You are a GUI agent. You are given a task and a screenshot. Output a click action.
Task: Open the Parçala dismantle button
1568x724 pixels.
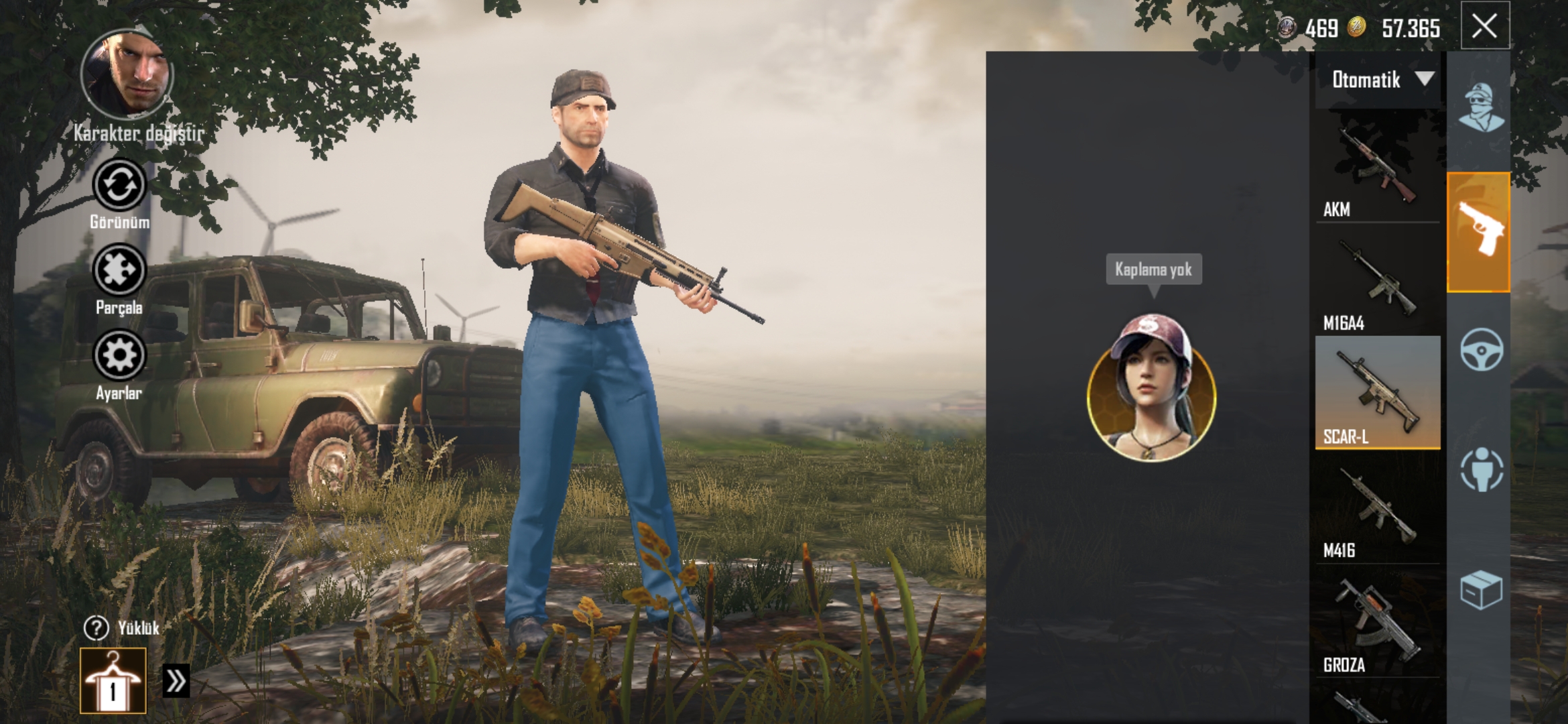[x=119, y=271]
